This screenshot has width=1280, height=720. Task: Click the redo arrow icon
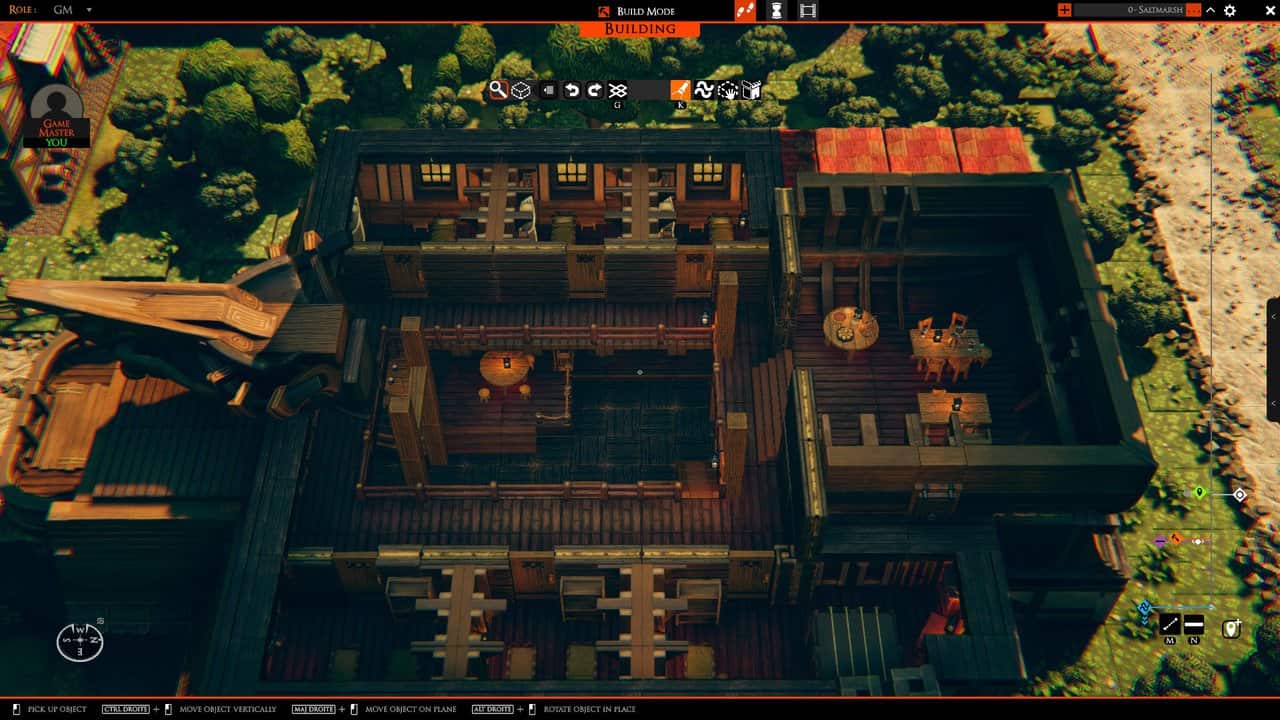click(x=593, y=89)
